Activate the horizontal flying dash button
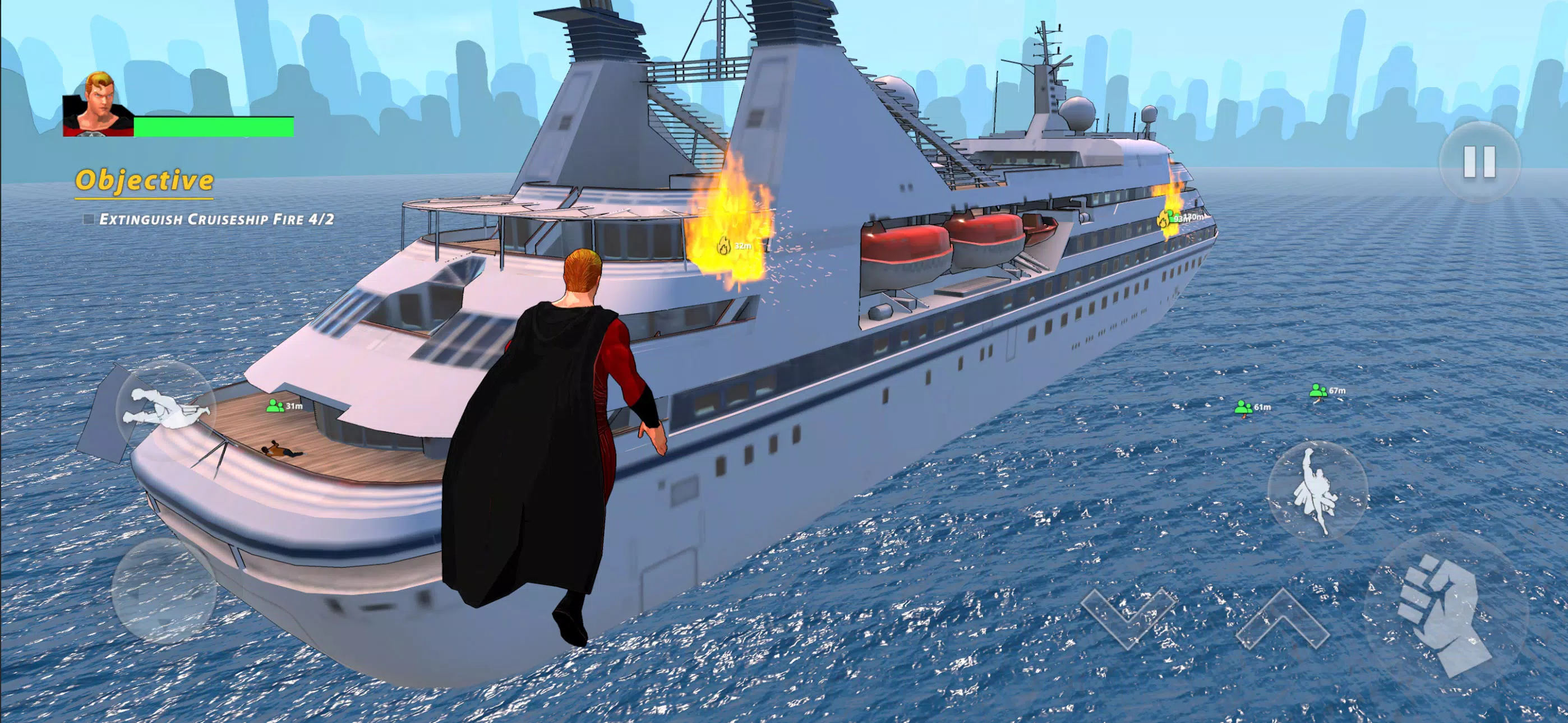The width and height of the screenshot is (1568, 723). point(165,406)
